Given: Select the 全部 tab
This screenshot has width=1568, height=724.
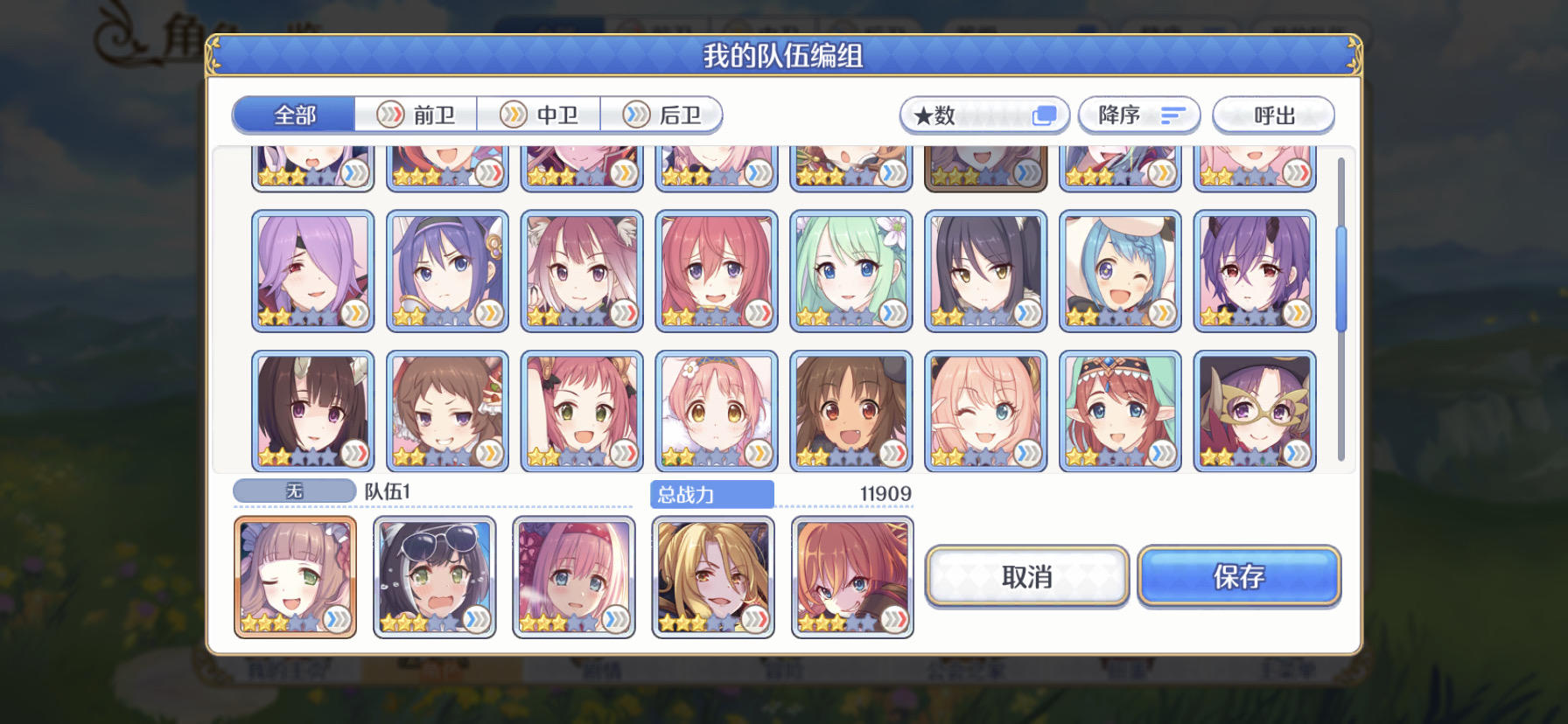Looking at the screenshot, I should (x=292, y=115).
